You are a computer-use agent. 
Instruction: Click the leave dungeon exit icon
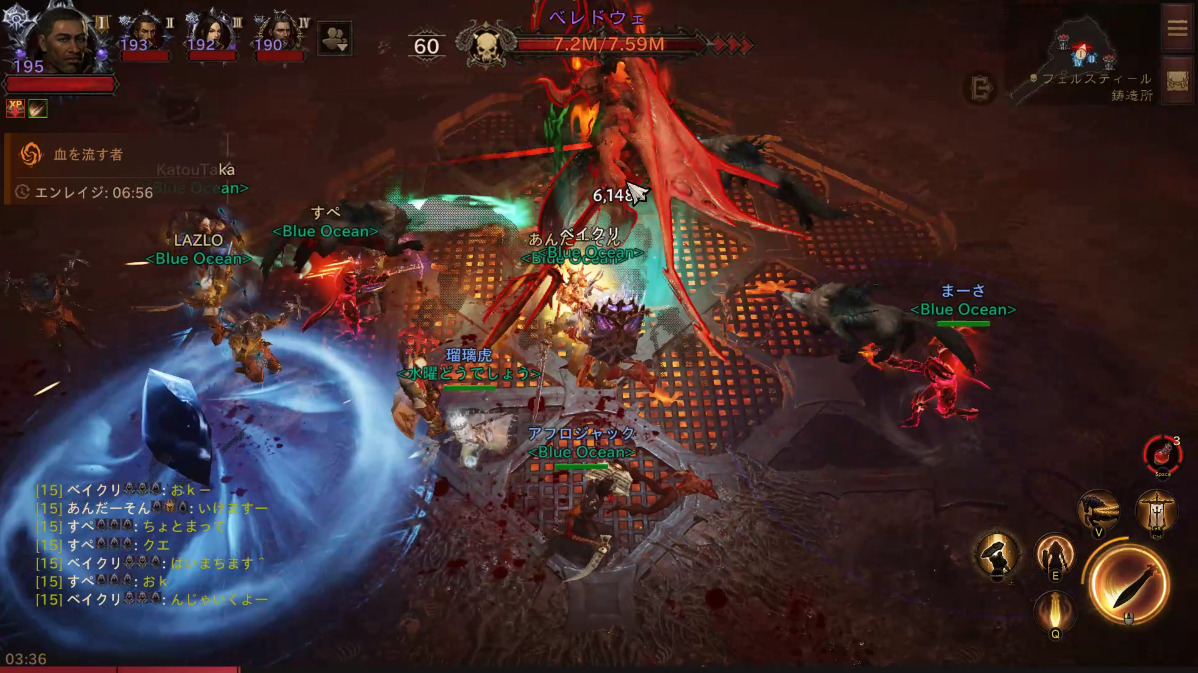pos(979,89)
